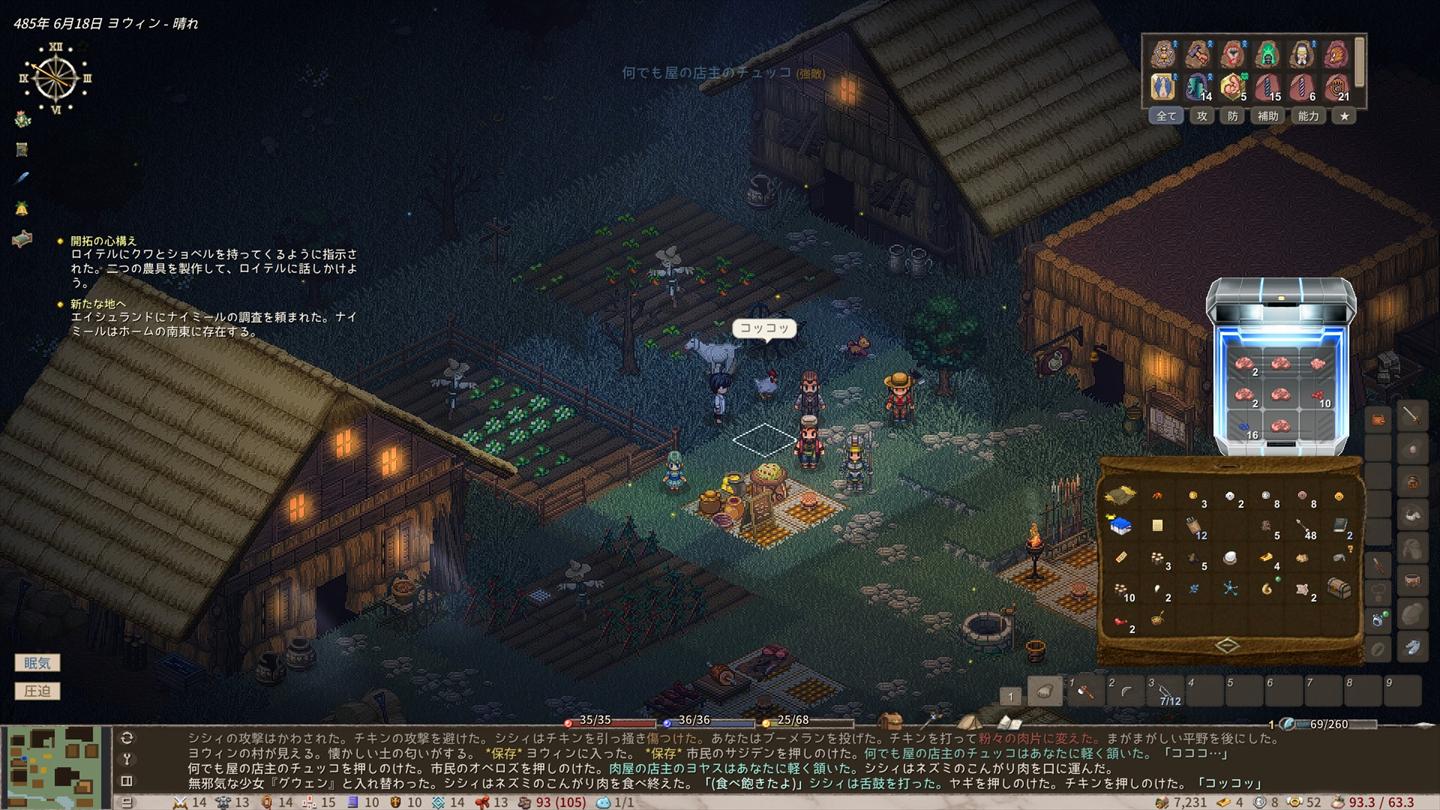
Task: Open the 補助 support skill tab
Action: pyautogui.click(x=1268, y=116)
